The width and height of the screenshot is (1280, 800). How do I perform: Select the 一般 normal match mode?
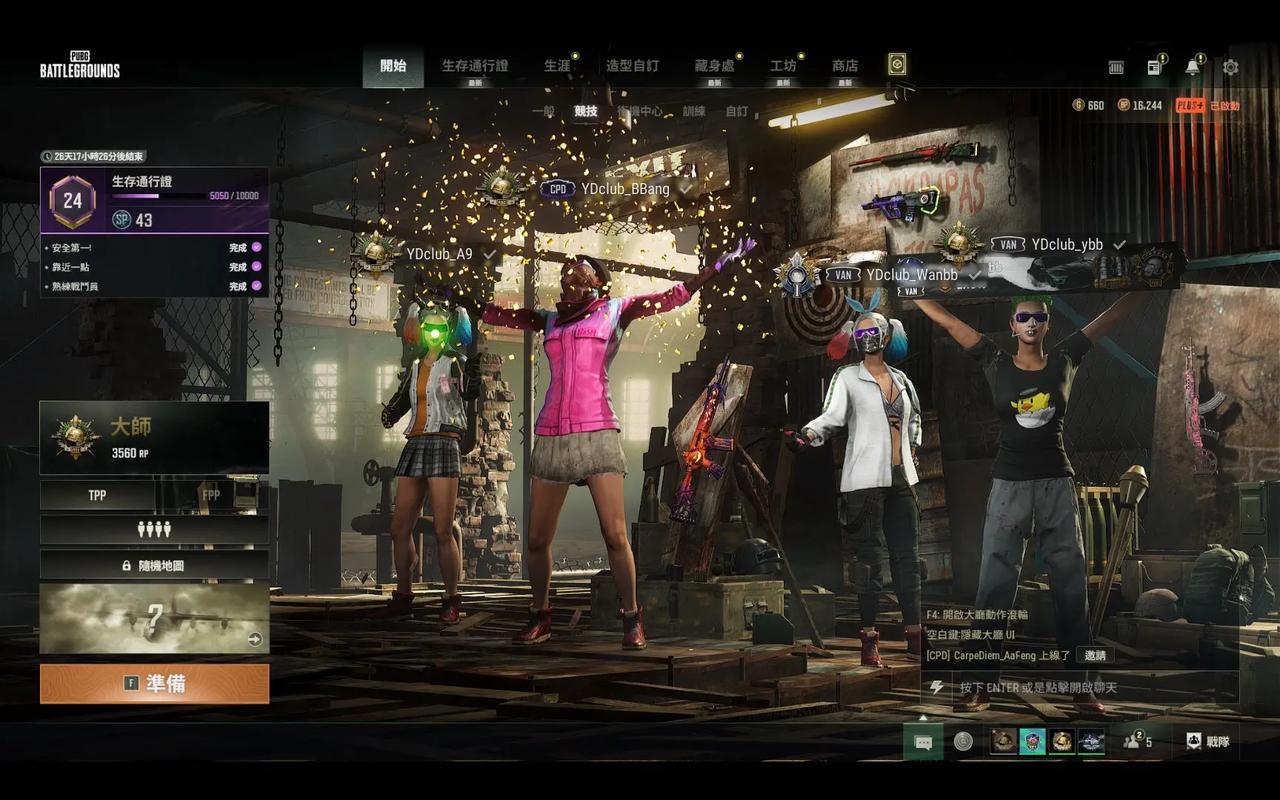[x=543, y=112]
